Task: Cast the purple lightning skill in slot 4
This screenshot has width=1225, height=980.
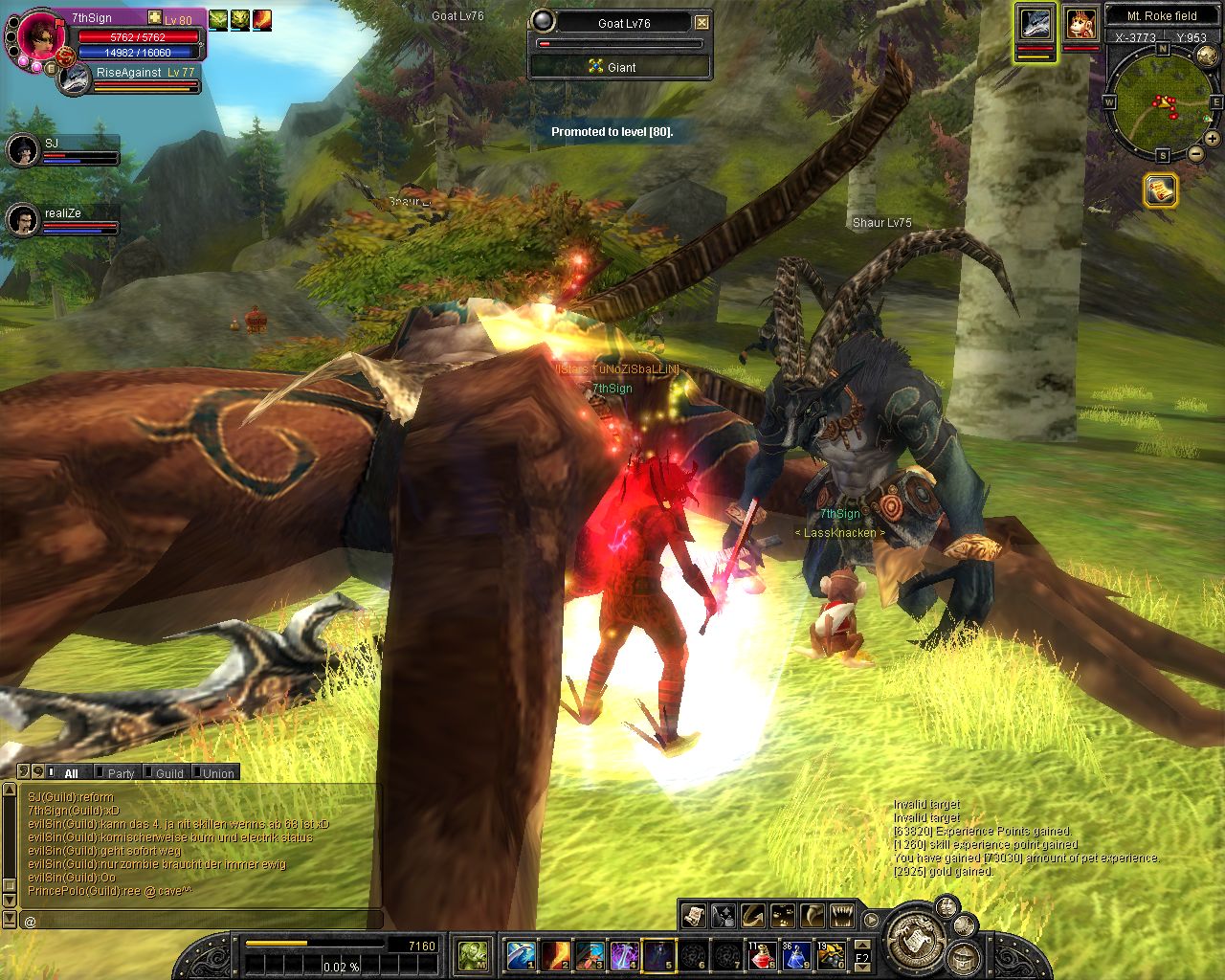Action: click(x=624, y=955)
